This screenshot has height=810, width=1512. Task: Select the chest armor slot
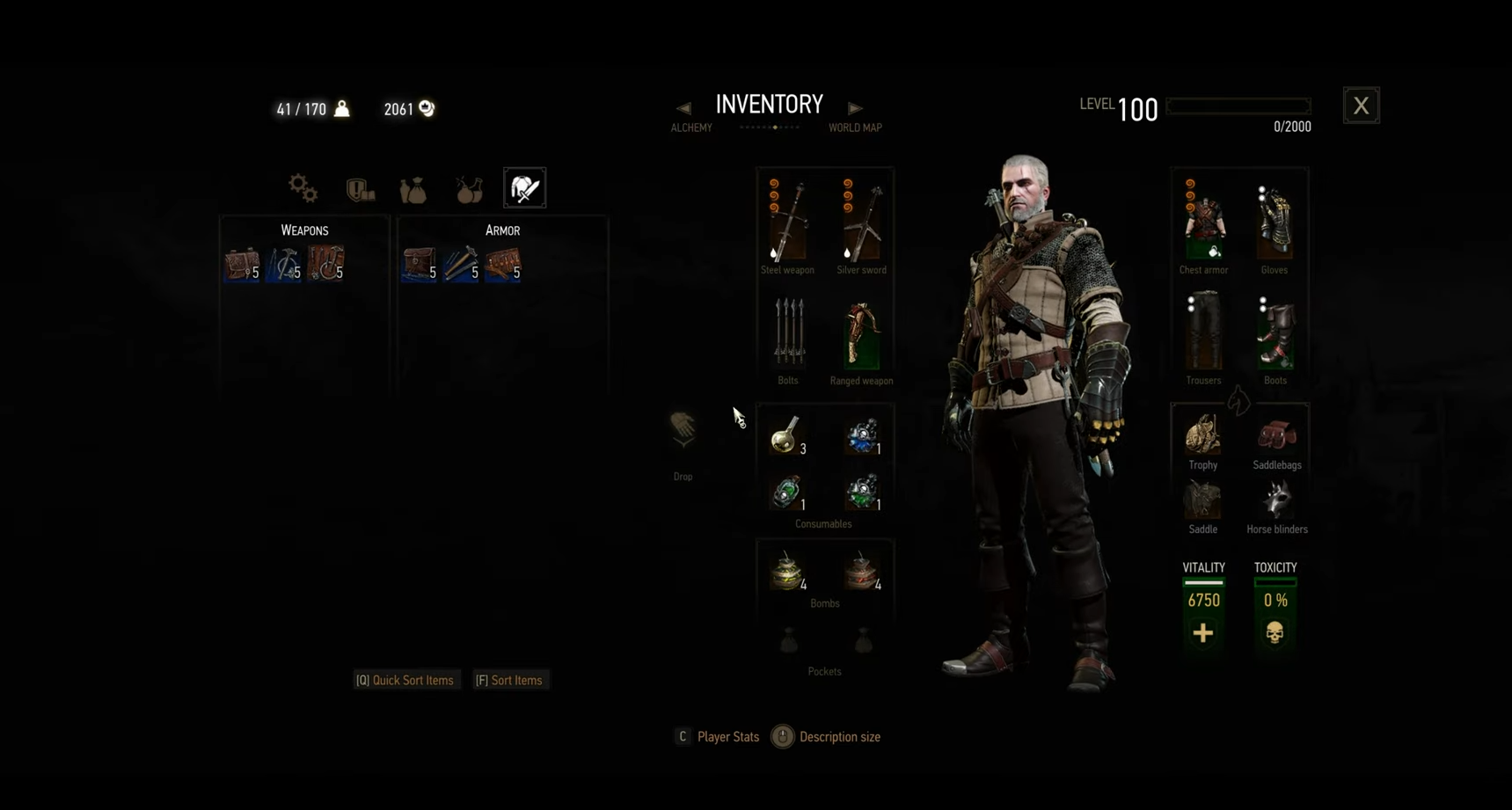click(x=1203, y=222)
